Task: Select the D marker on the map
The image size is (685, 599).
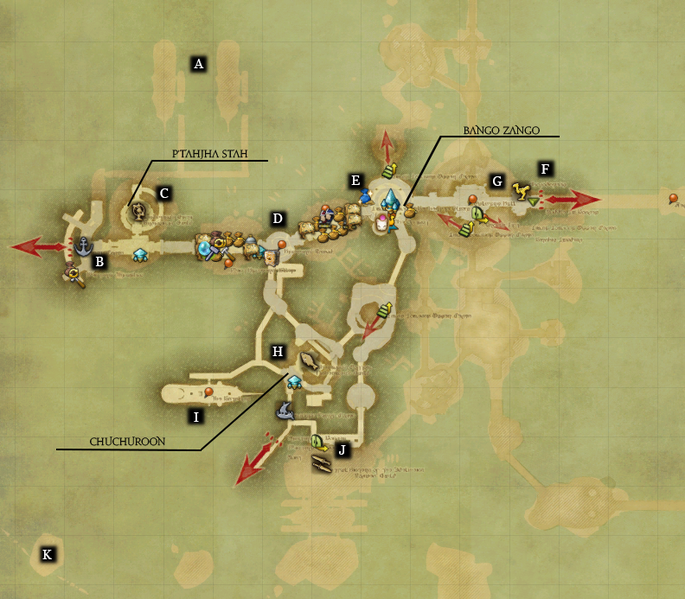Action: coord(278,218)
